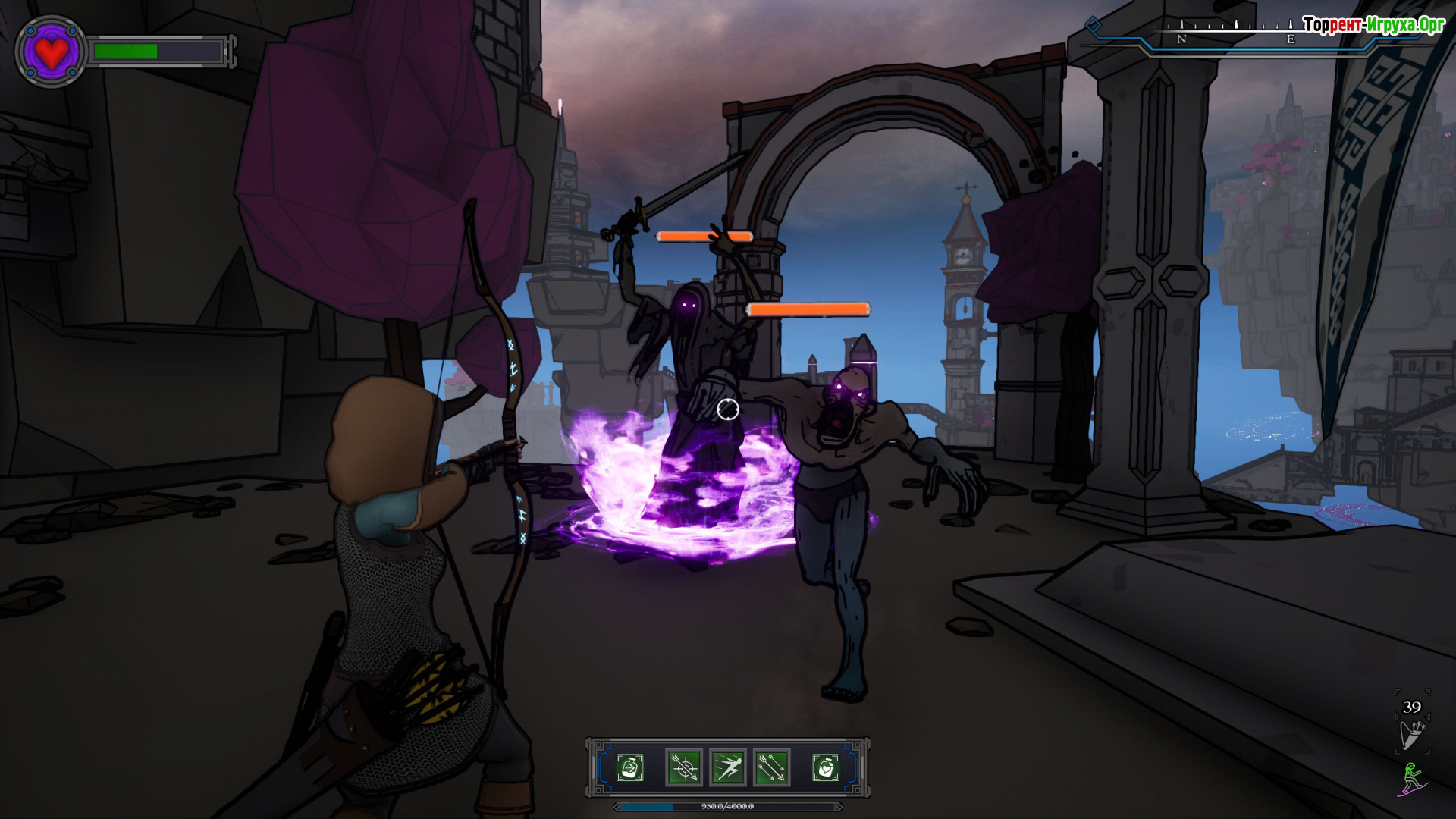Activate the triple-arrow volley ability

(772, 767)
